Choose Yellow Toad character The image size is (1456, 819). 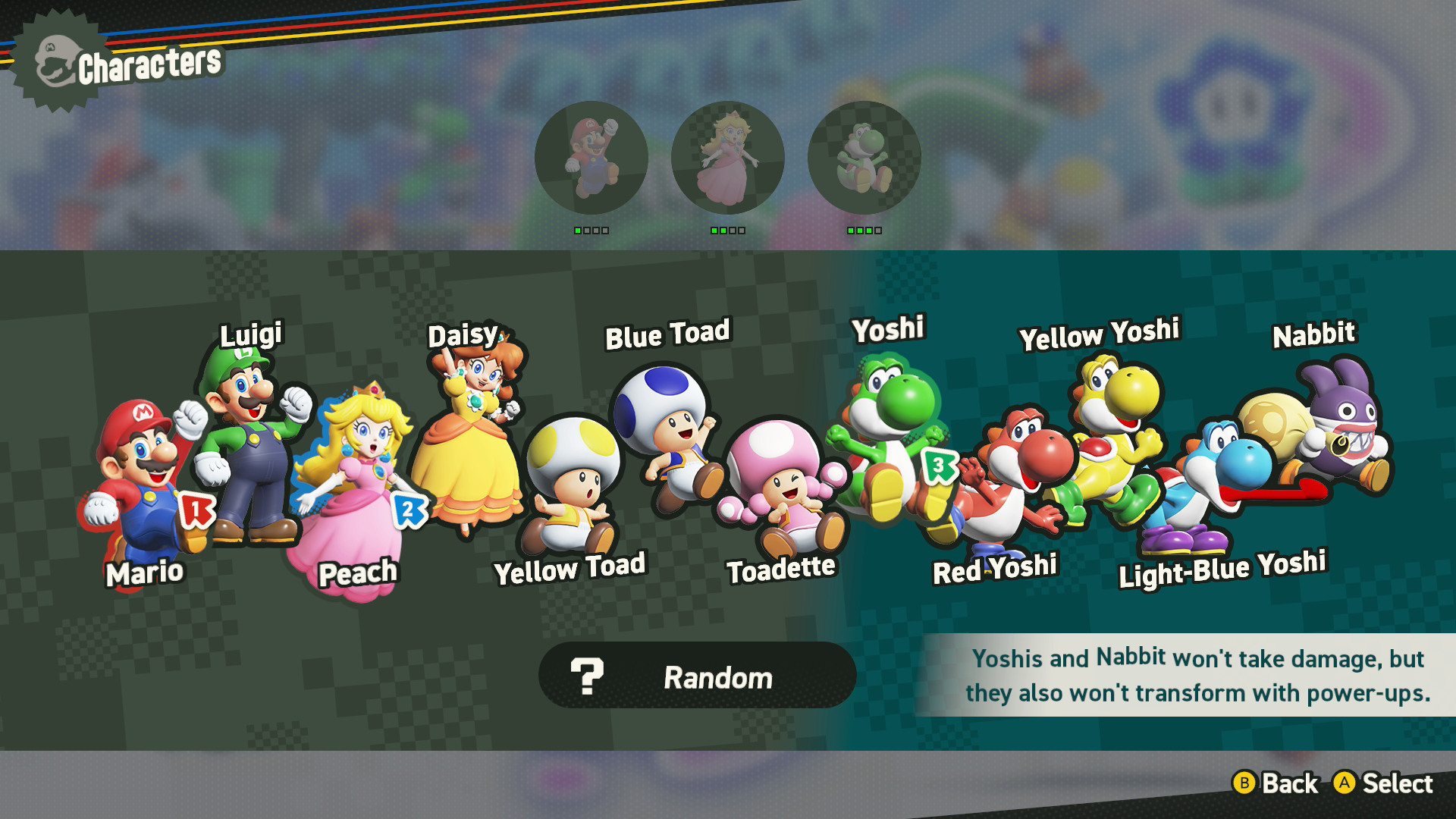point(570,485)
